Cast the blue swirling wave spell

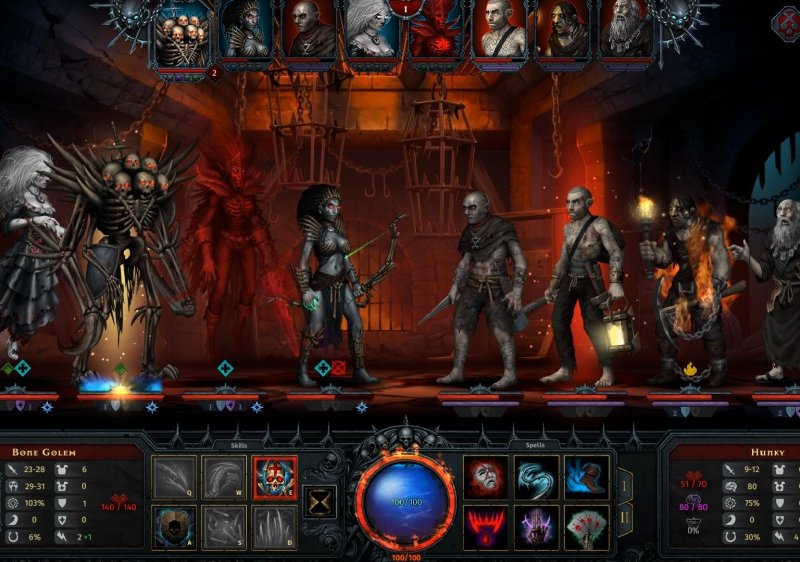[x=537, y=477]
